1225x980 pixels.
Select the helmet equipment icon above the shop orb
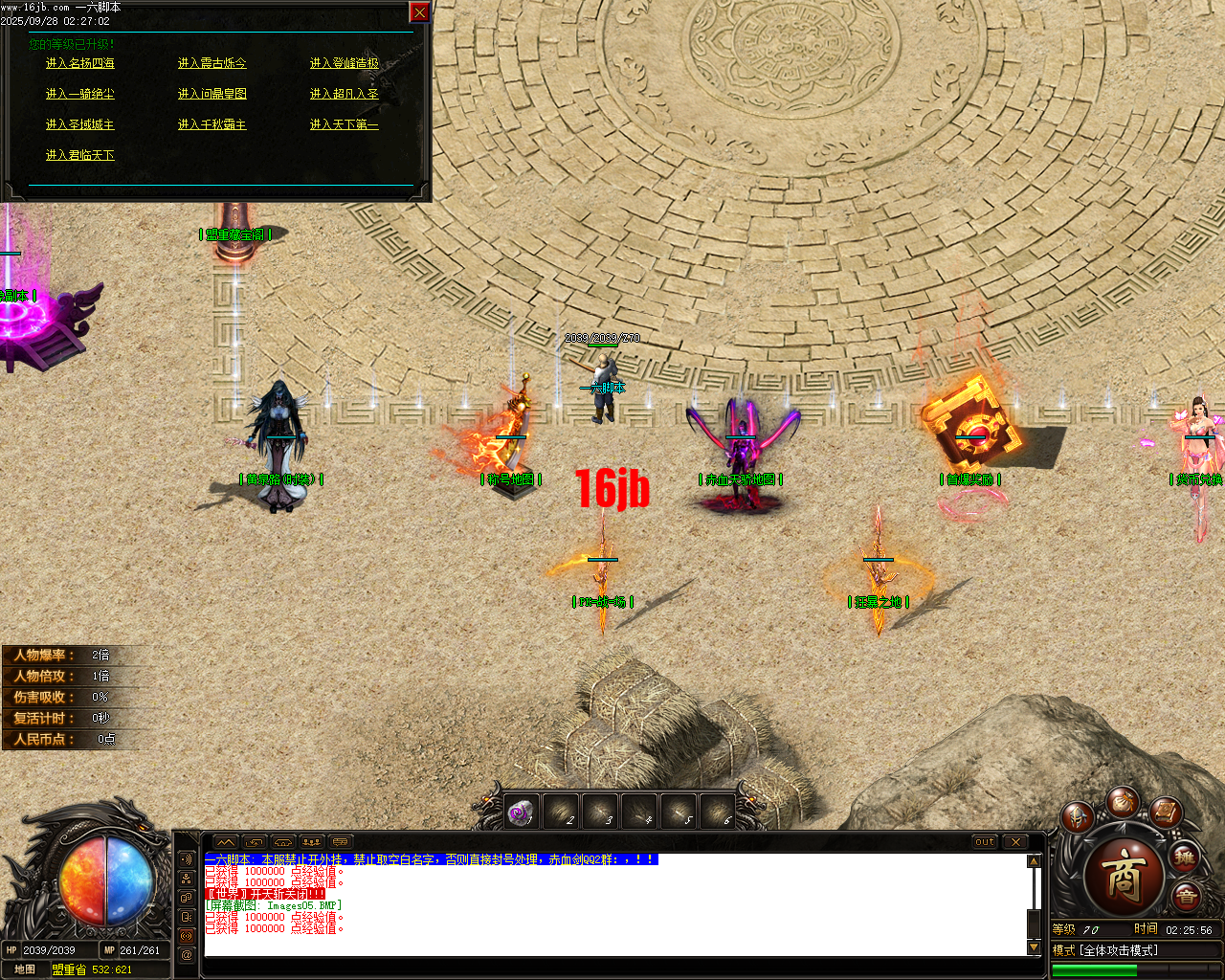(x=1077, y=817)
